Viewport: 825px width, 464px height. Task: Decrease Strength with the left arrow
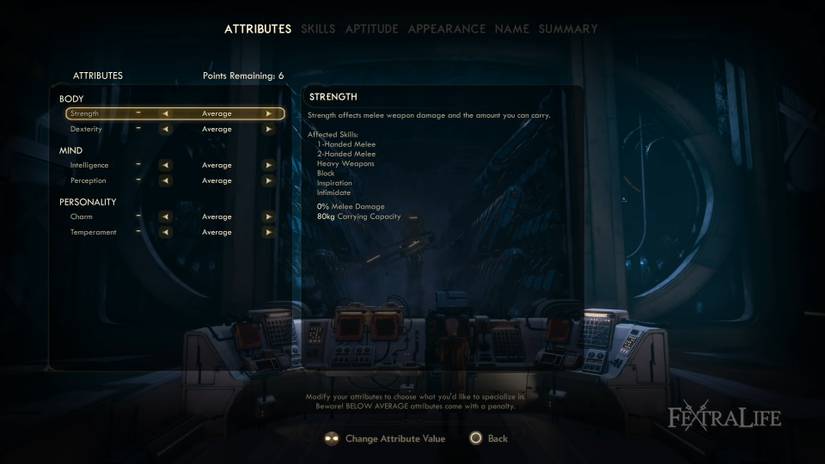(165, 114)
